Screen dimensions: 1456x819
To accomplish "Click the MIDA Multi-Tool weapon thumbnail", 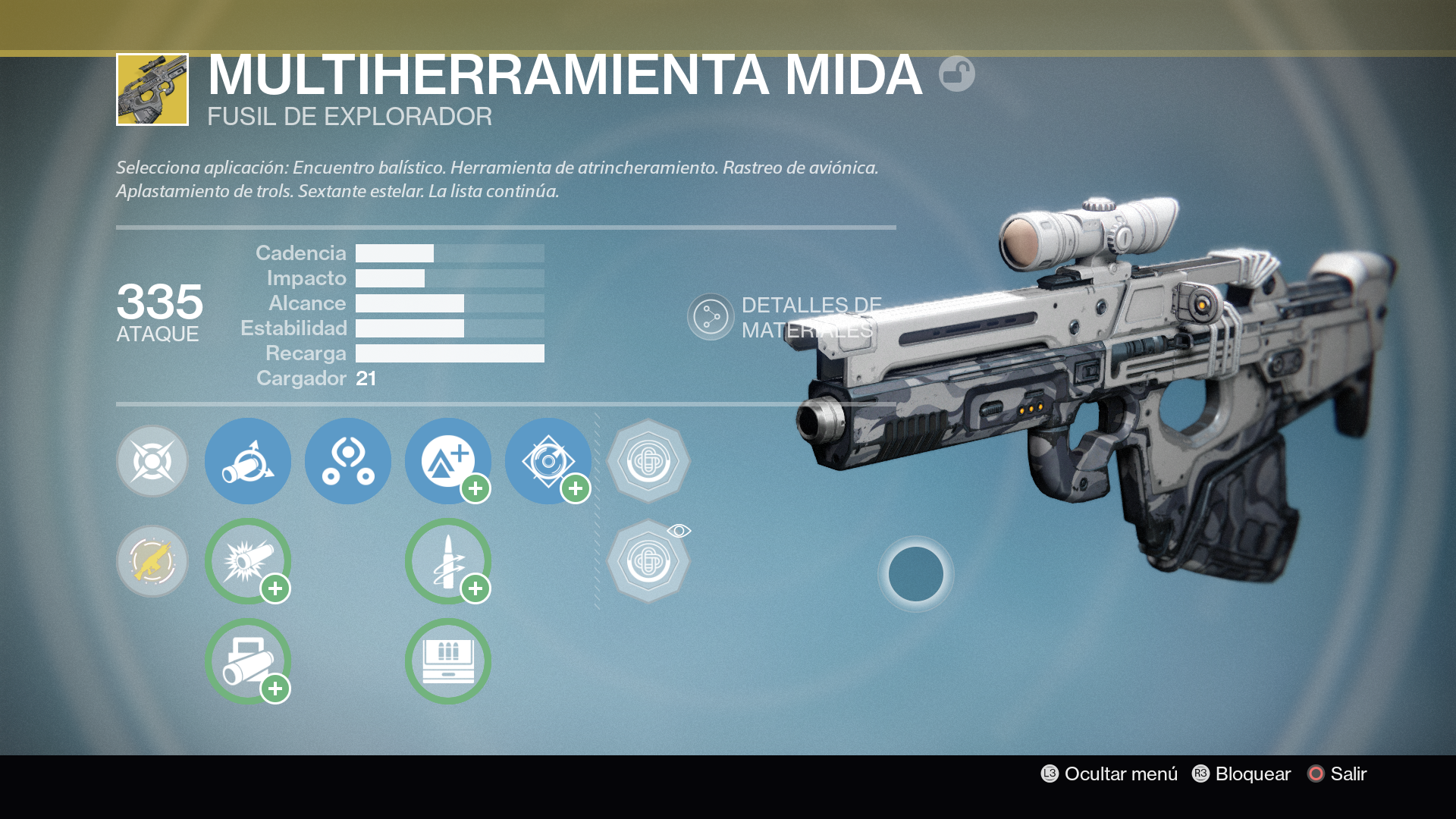I will [151, 88].
